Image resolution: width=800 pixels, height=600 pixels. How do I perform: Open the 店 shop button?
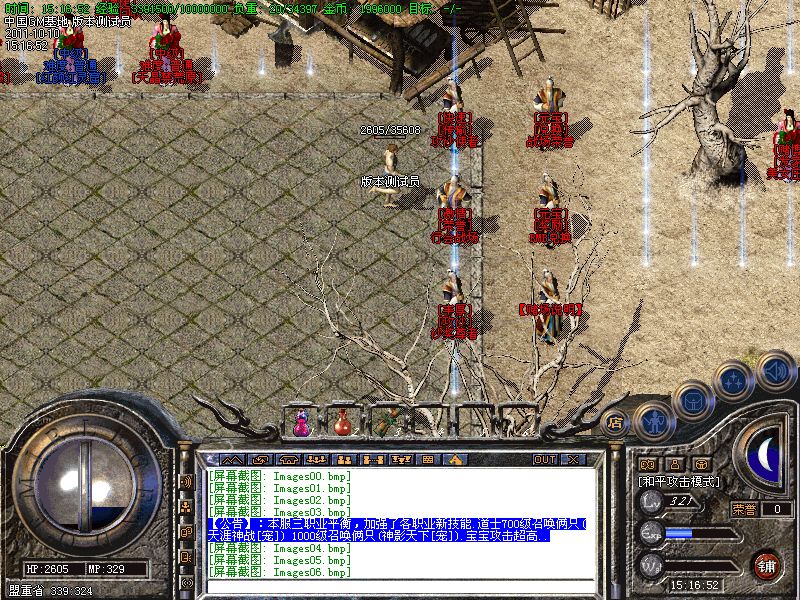[x=614, y=422]
